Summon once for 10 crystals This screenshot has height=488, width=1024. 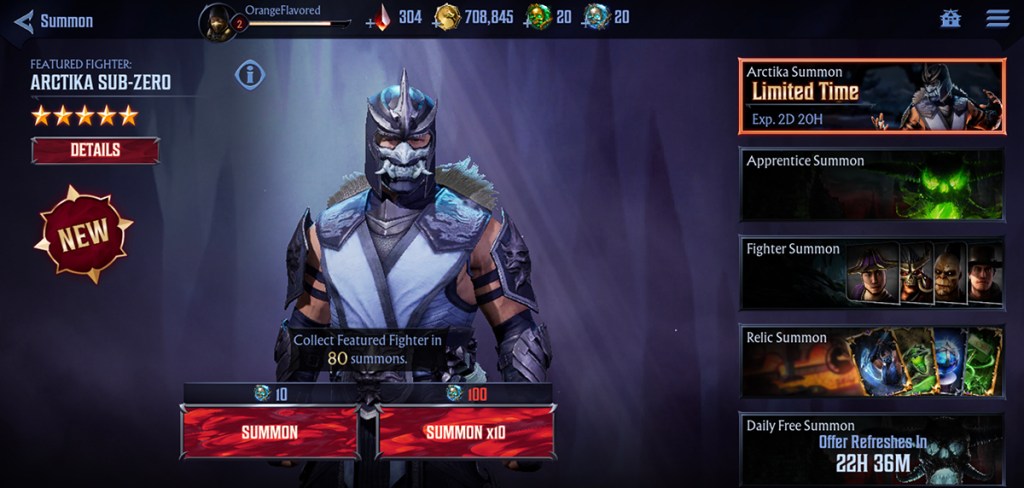click(x=269, y=432)
